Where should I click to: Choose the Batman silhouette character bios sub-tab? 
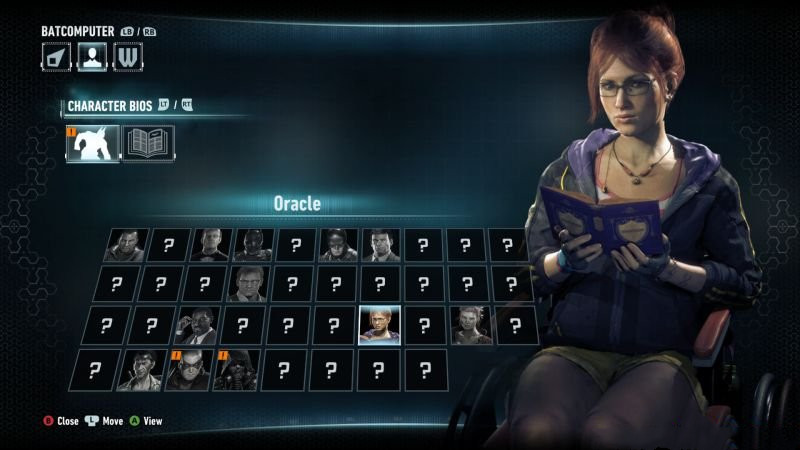coord(93,143)
